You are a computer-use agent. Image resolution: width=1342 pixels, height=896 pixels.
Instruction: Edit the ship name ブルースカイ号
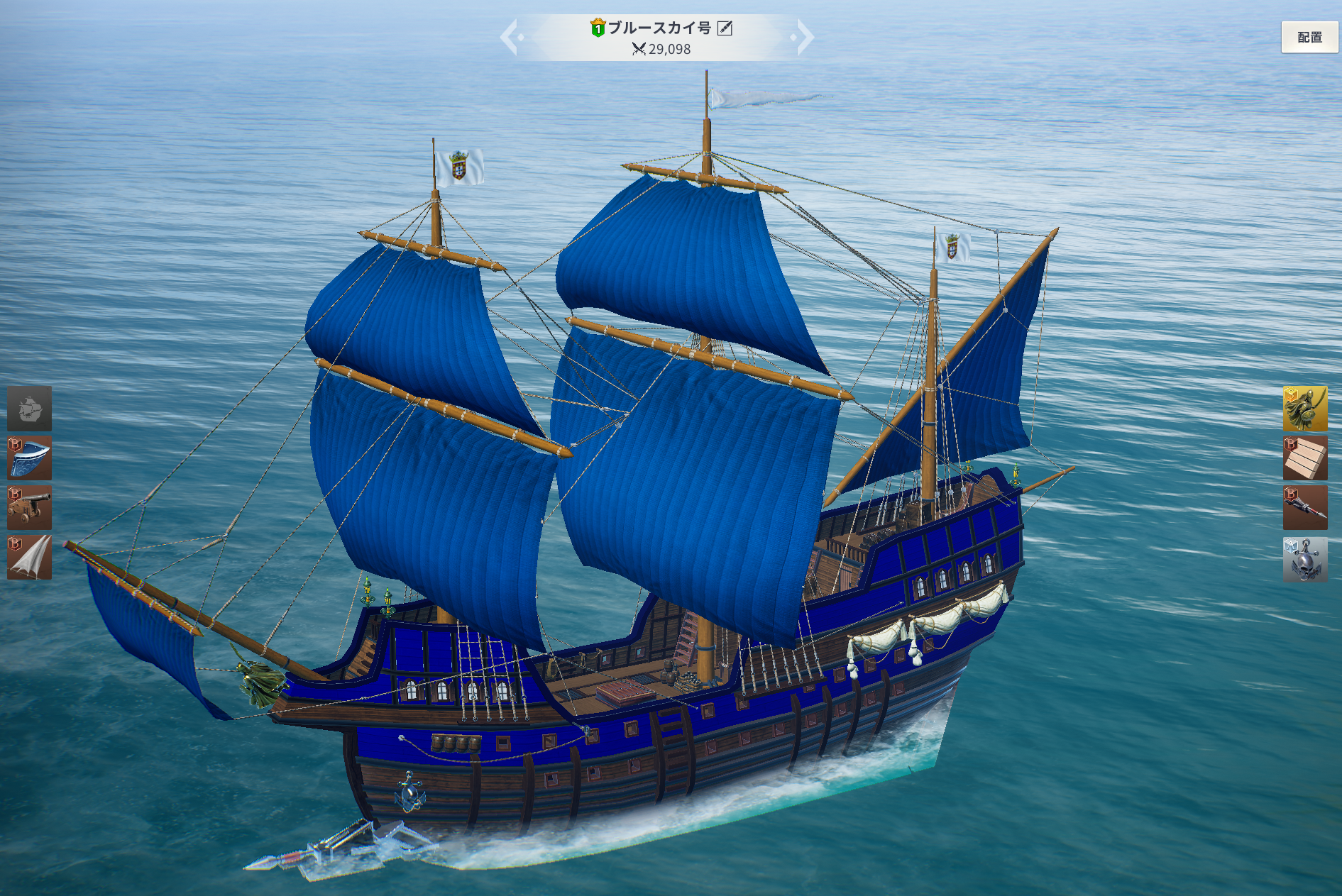[x=725, y=28]
